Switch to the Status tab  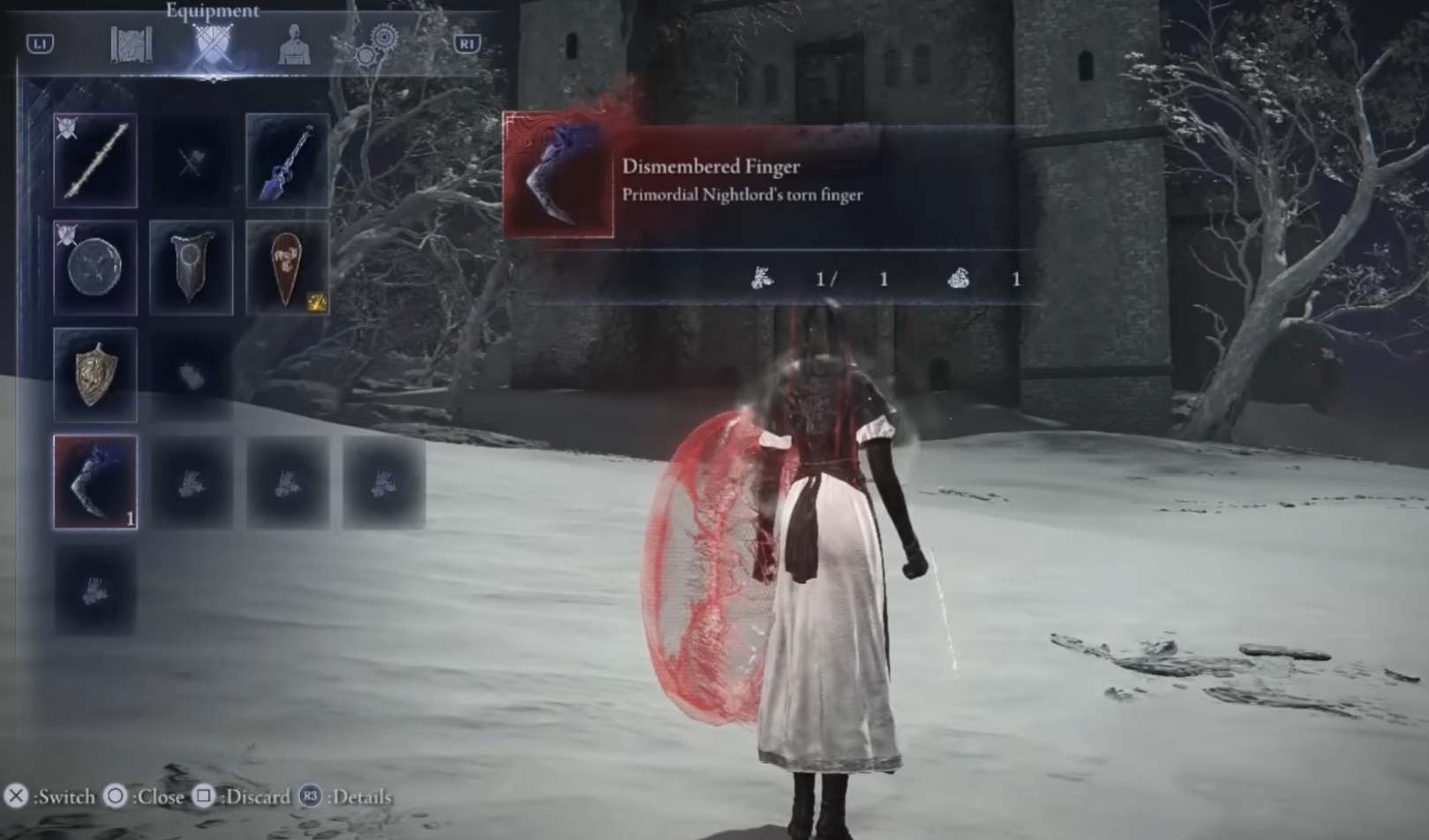coord(295,42)
